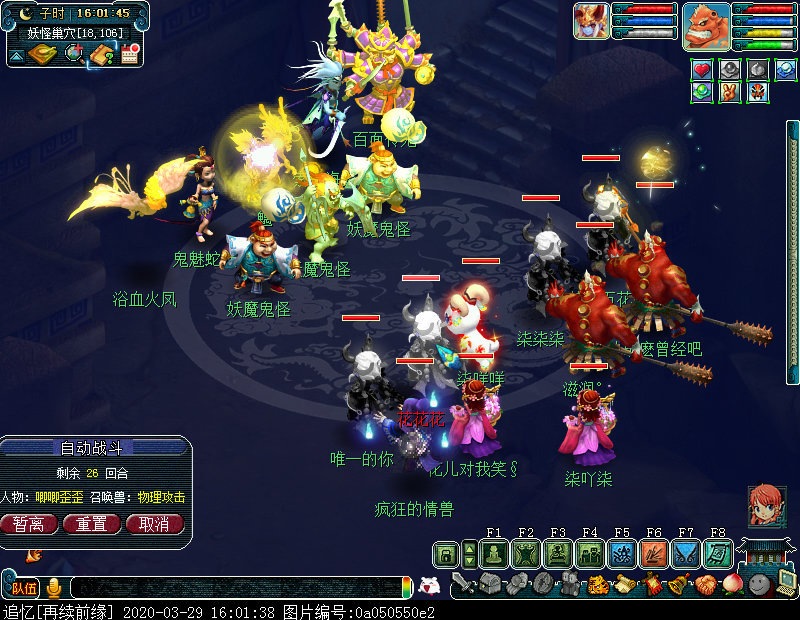Open the red-haired girl portrait icon

coord(767,505)
